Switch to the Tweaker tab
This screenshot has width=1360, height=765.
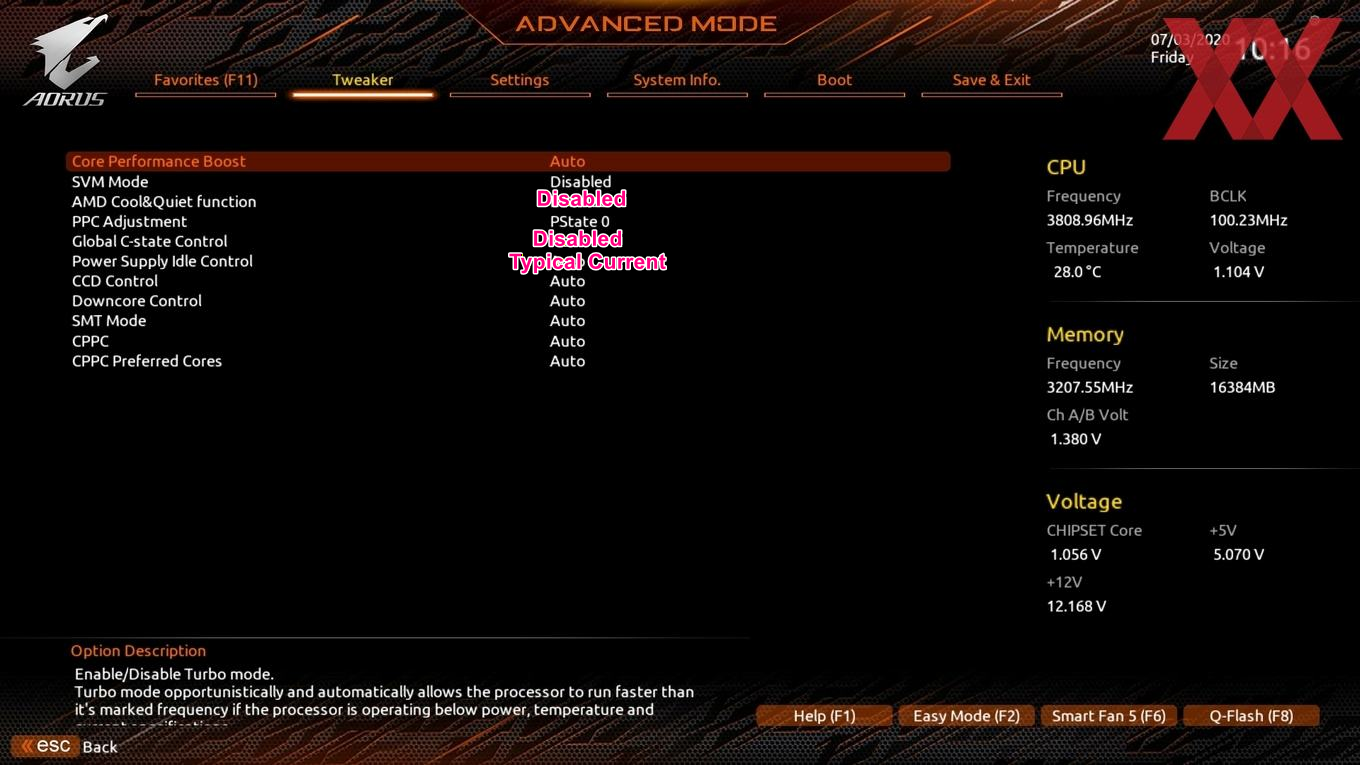[362, 80]
